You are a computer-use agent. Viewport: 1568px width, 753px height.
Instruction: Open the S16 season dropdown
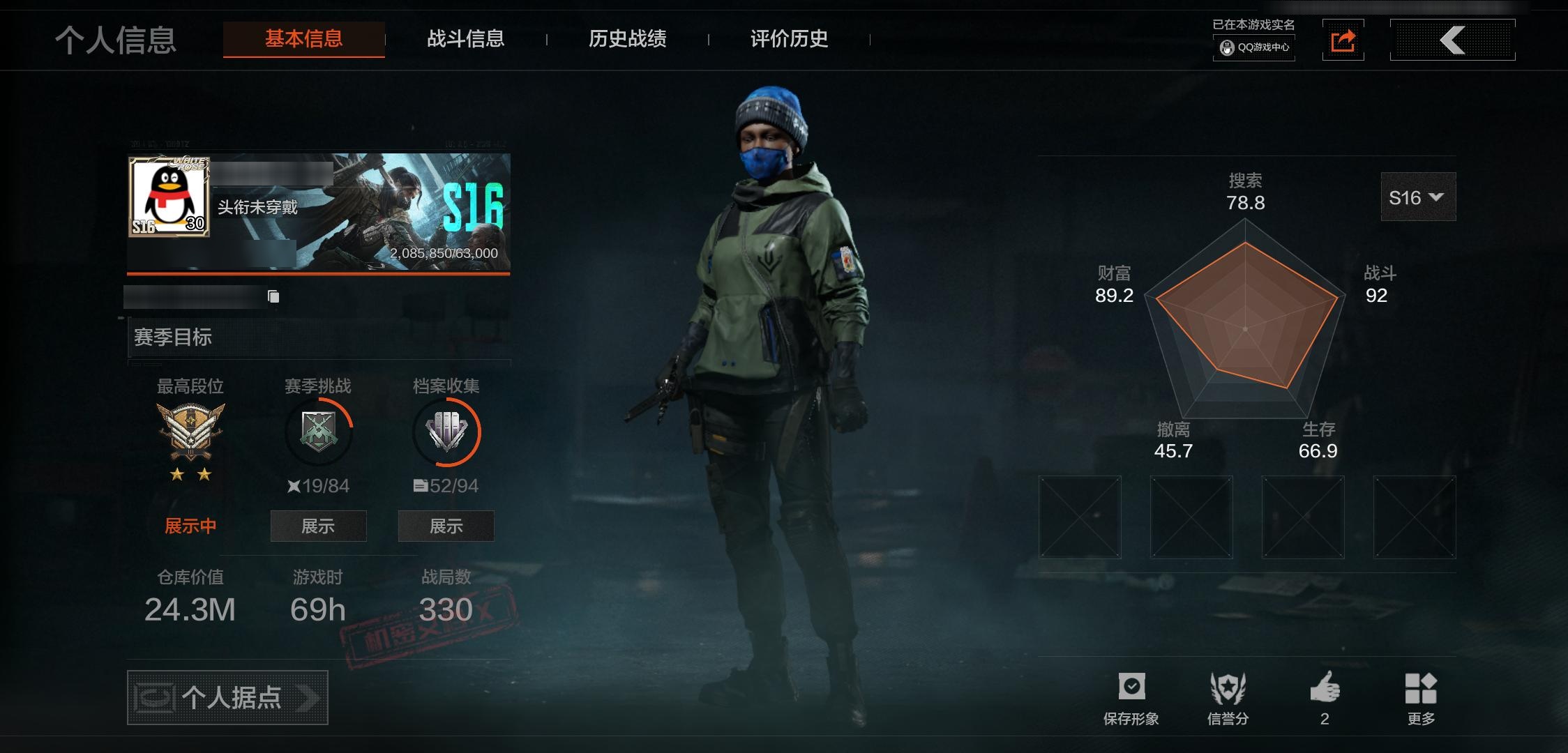(x=1417, y=197)
